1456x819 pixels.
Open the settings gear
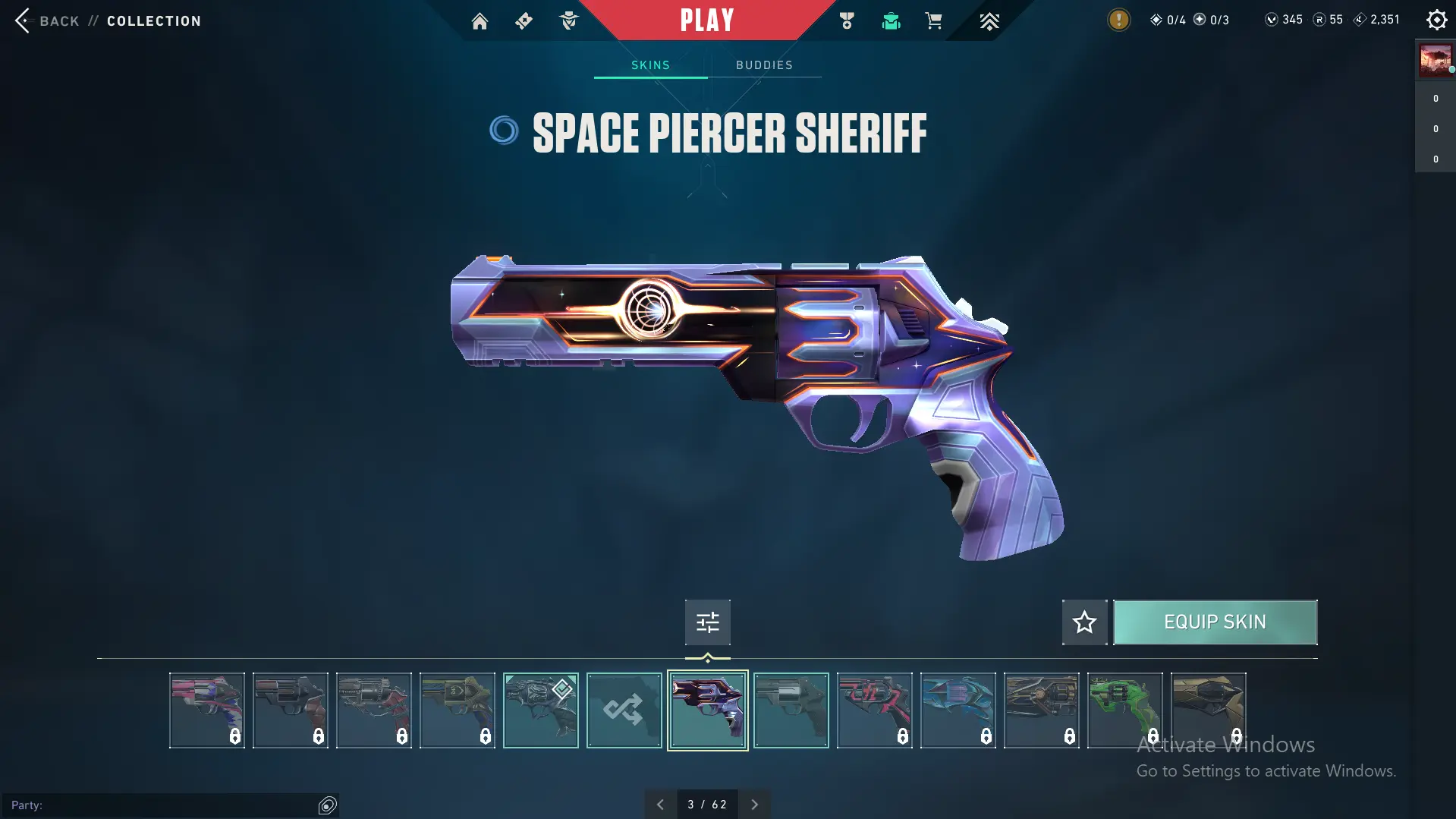[1436, 20]
